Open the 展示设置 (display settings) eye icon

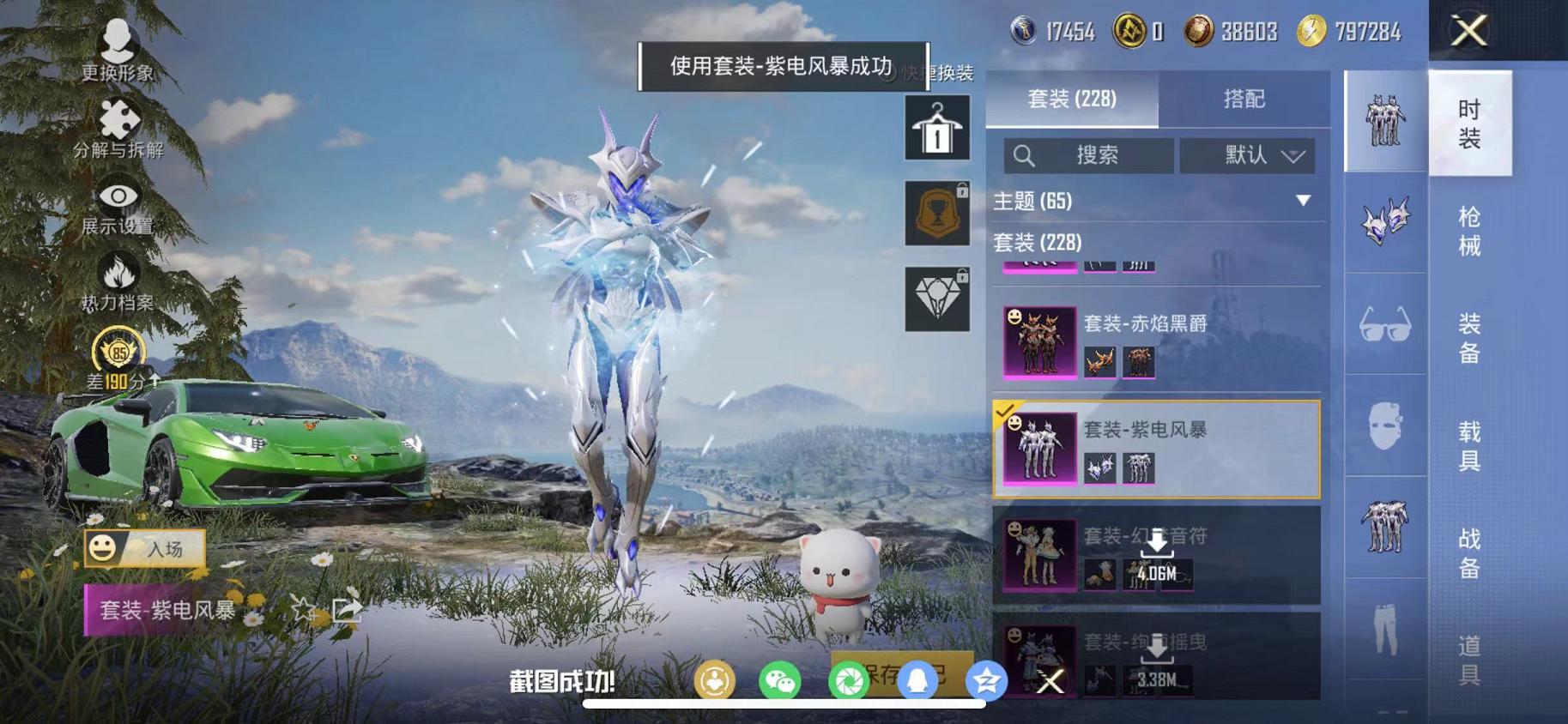point(116,196)
